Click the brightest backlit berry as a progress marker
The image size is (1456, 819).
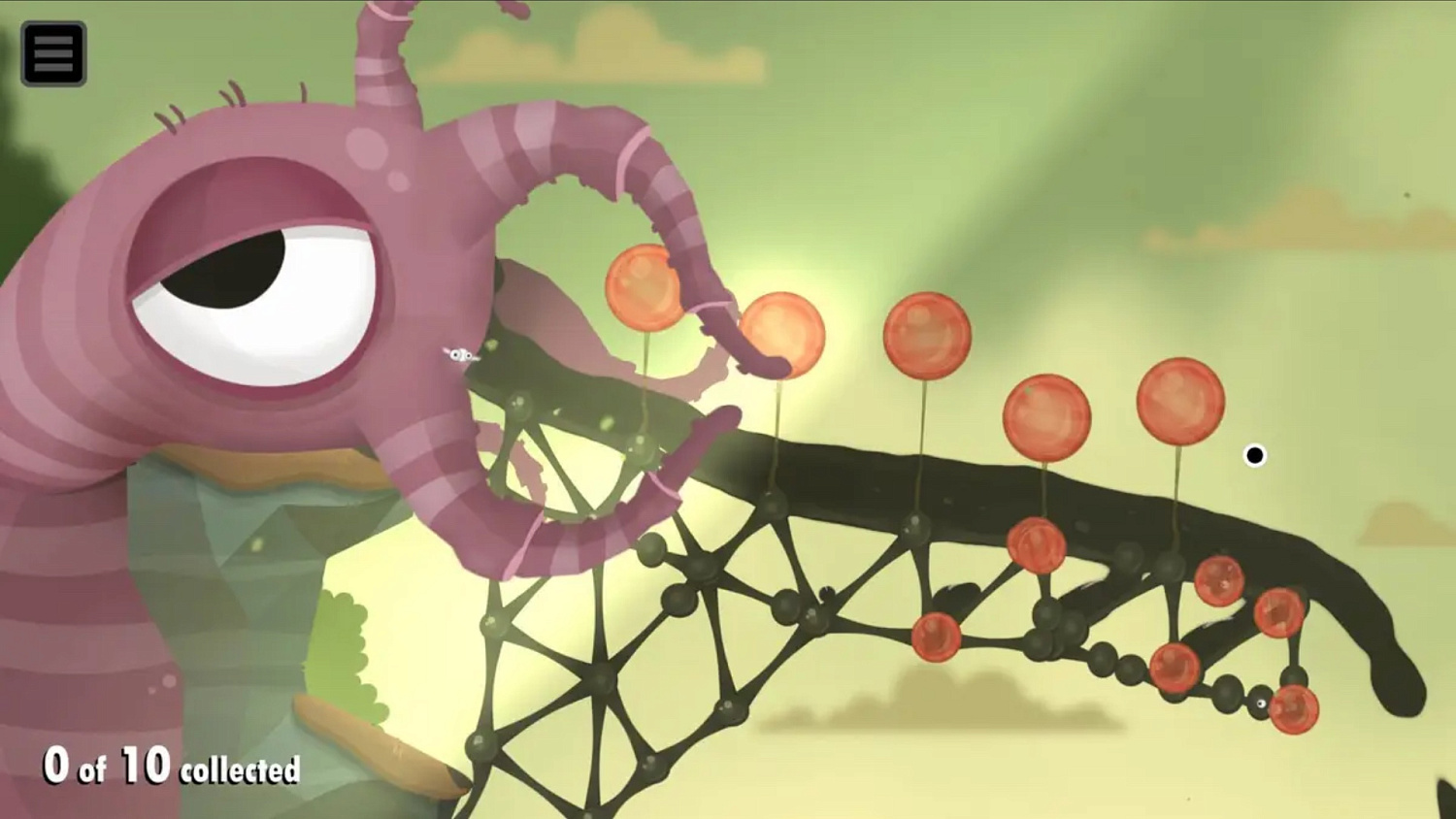click(x=782, y=332)
